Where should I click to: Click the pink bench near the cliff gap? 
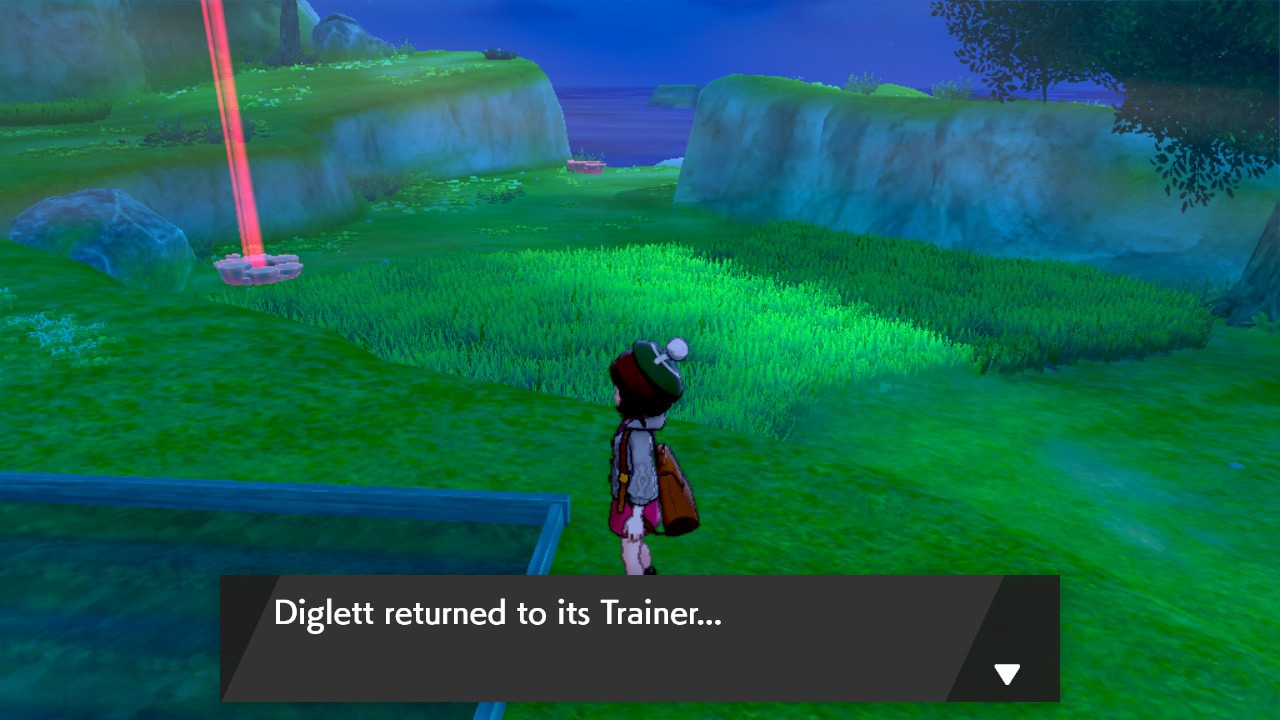[586, 164]
